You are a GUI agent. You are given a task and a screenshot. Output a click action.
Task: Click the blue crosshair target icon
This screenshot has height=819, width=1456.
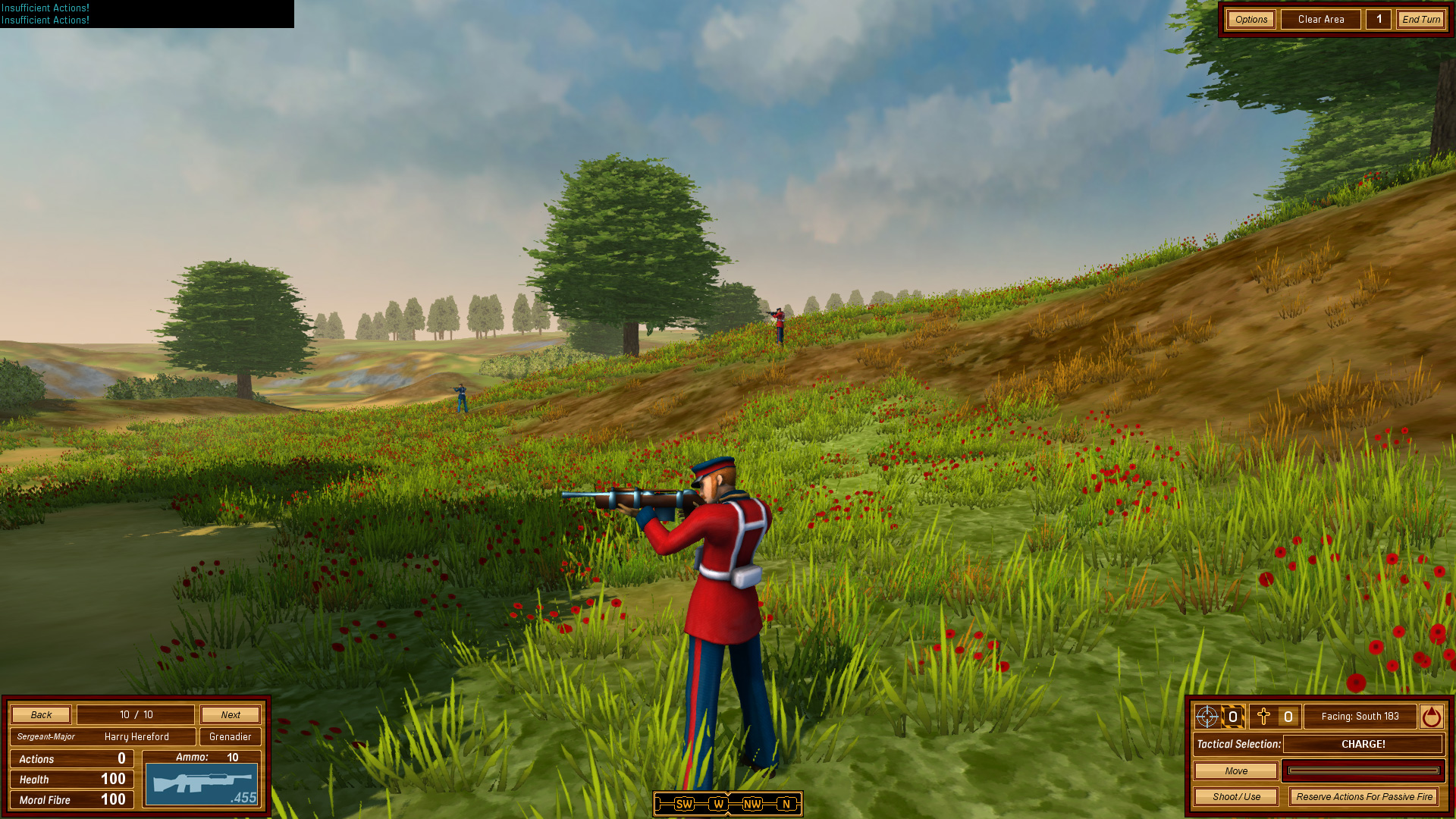click(x=1207, y=717)
